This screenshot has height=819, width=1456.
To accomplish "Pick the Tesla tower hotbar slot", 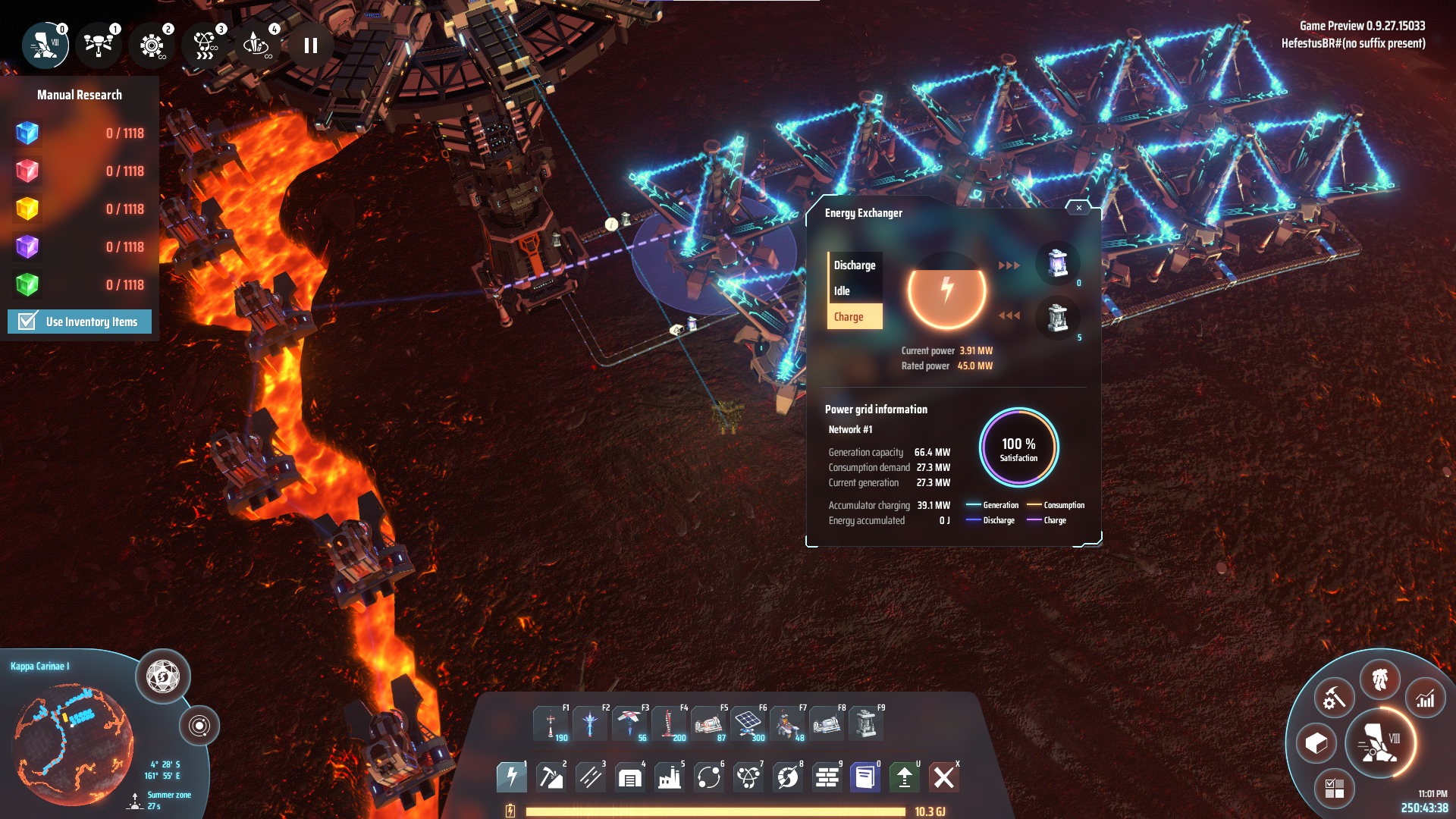I will 551,723.
